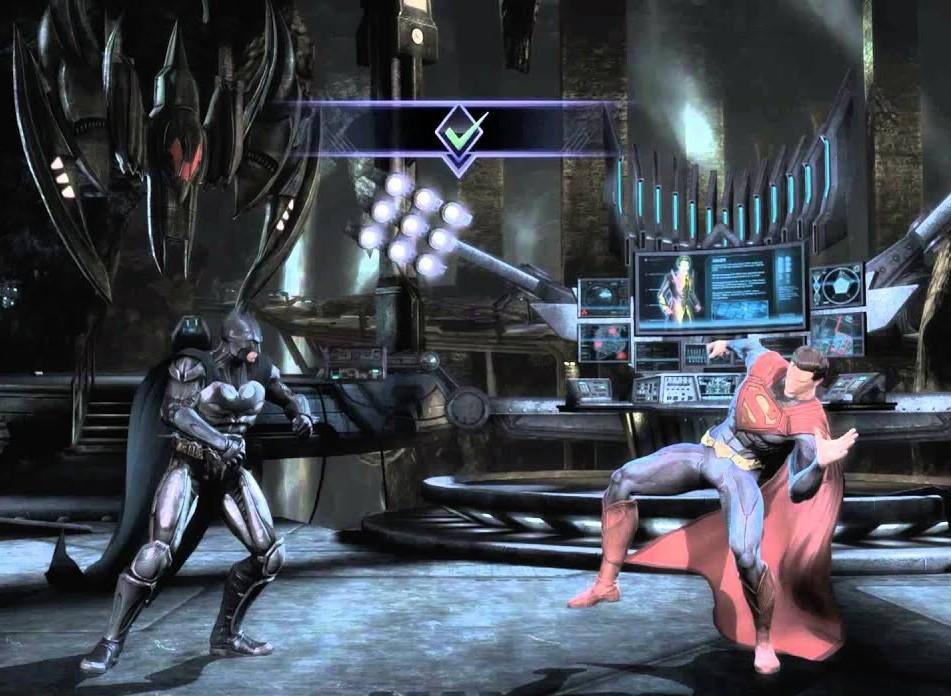Viewport: 951px width, 696px height.
Task: Click the green checkmark diamond icon
Action: (459, 131)
